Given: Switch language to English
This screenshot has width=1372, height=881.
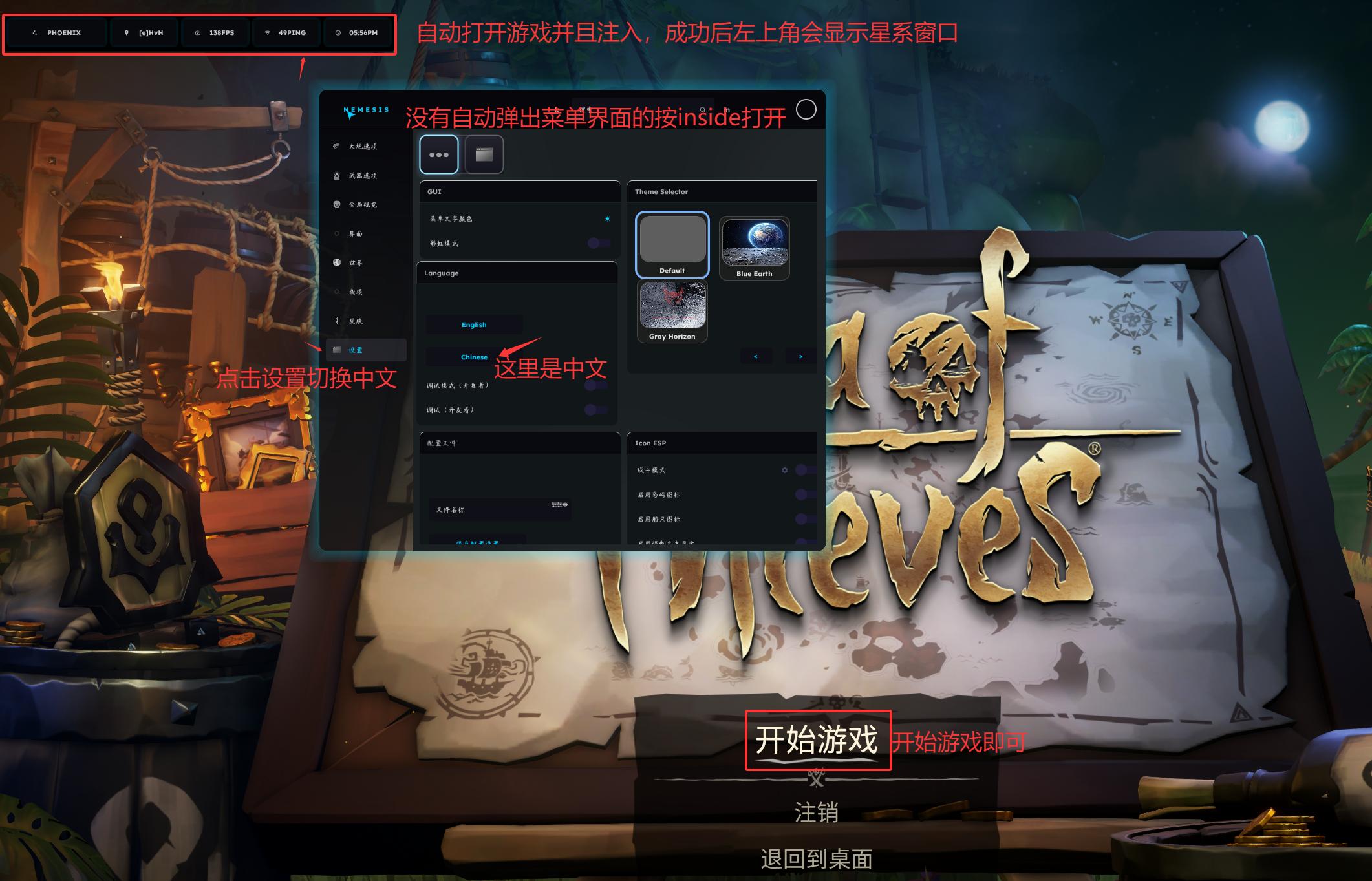Looking at the screenshot, I should tap(474, 324).
